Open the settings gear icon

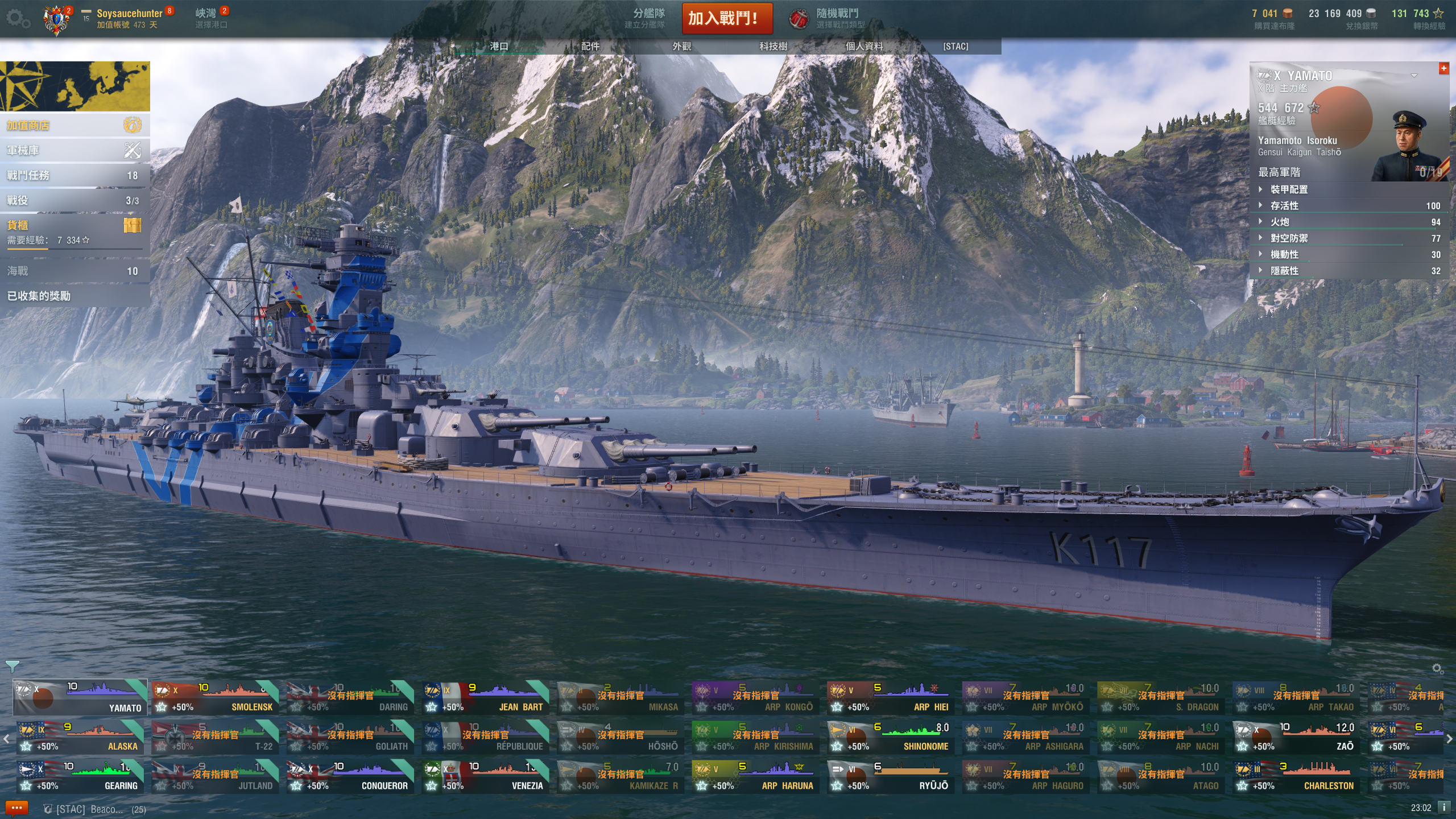[18, 19]
